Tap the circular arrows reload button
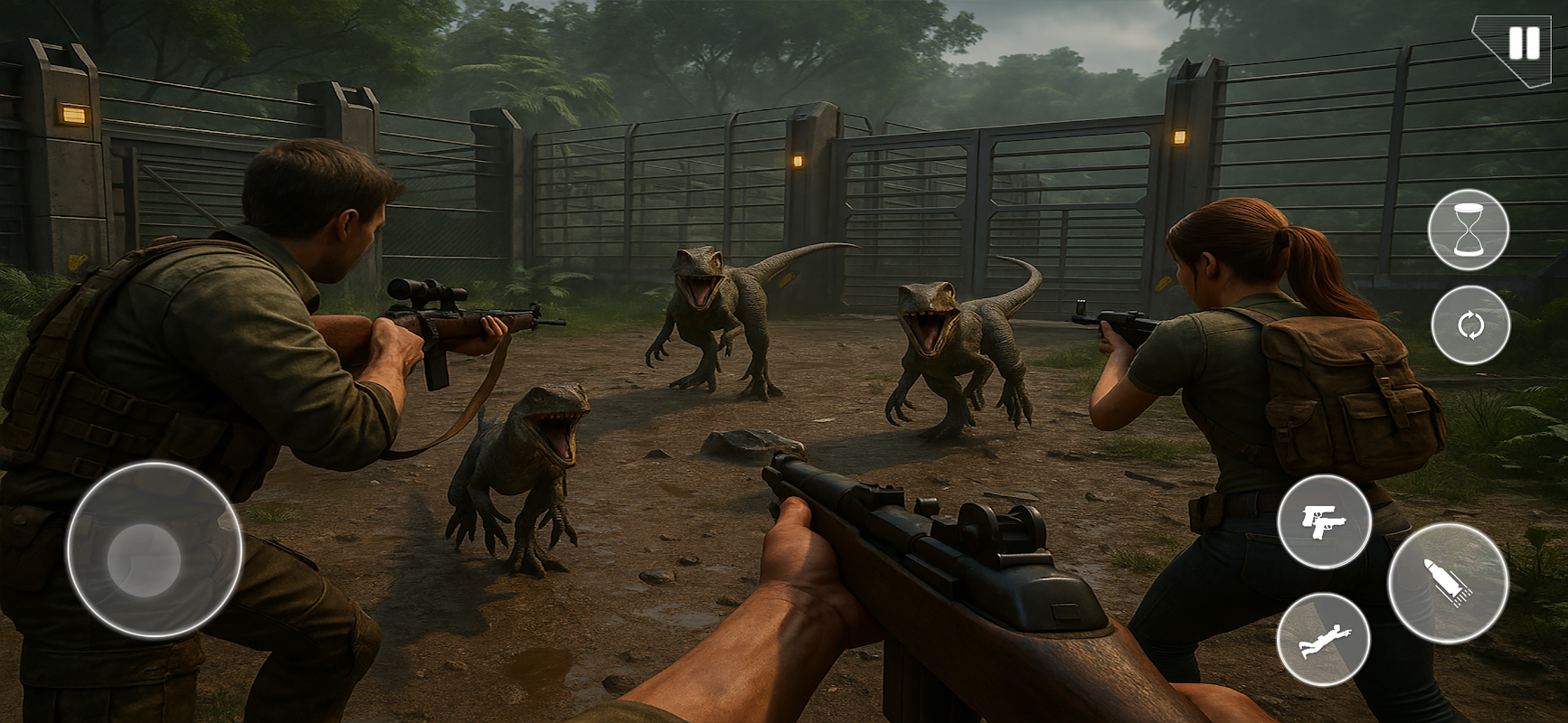 point(1470,325)
